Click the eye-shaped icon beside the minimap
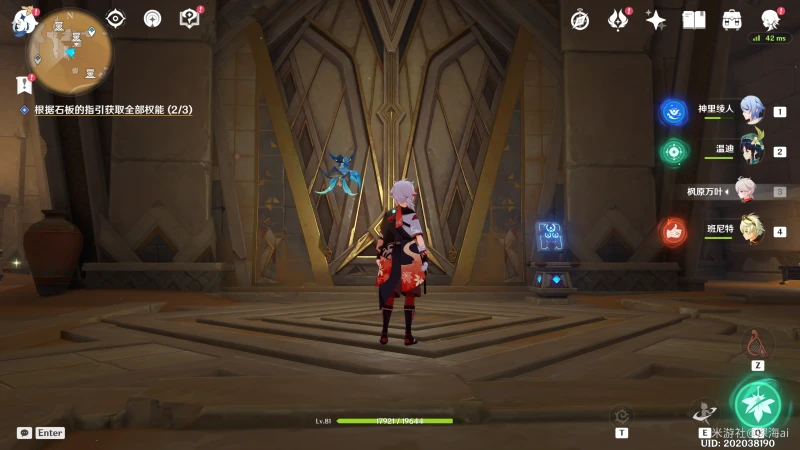Image resolution: width=800 pixels, height=450 pixels. pyautogui.click(x=116, y=18)
